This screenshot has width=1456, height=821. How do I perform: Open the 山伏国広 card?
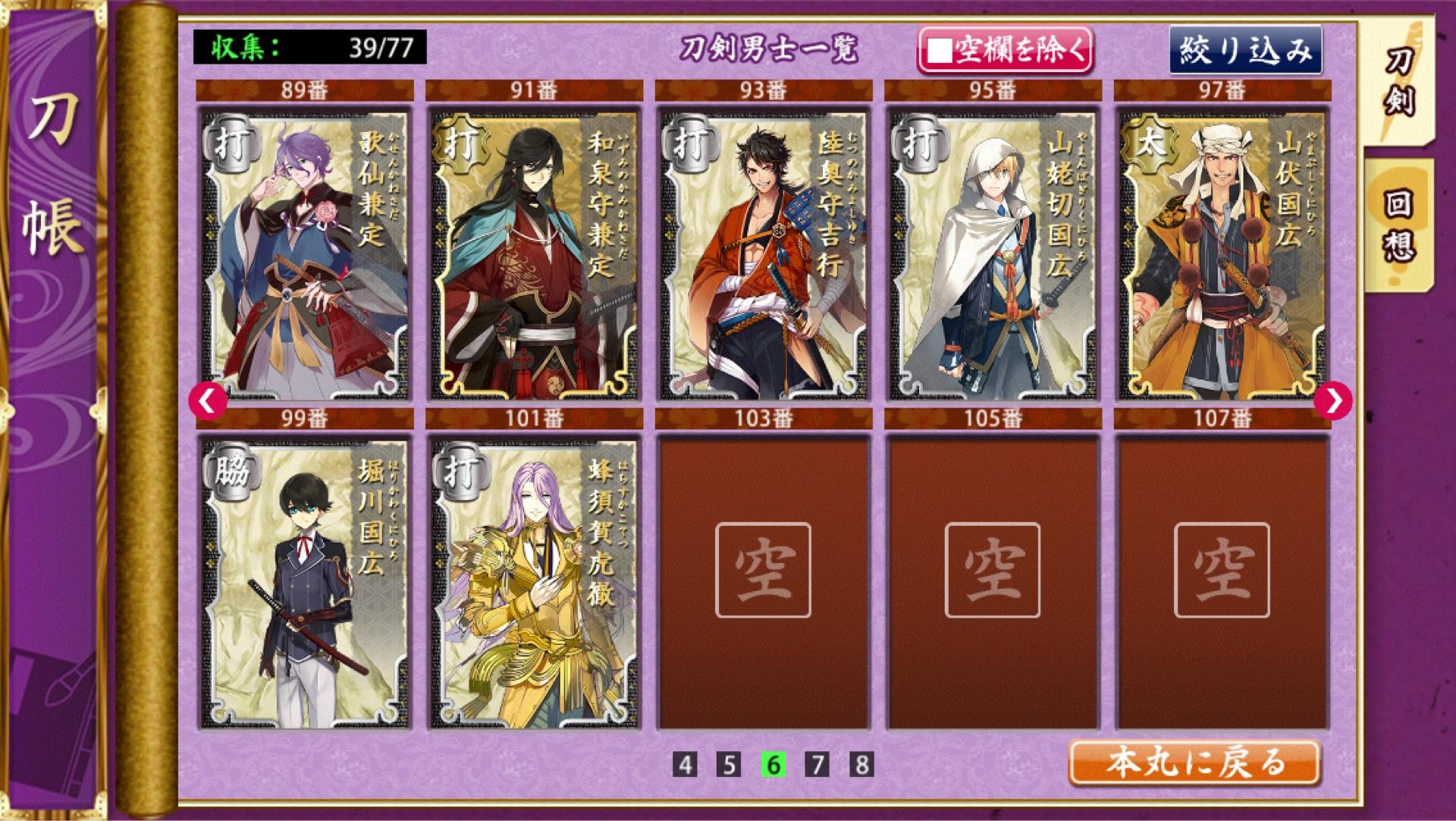pos(1222,254)
